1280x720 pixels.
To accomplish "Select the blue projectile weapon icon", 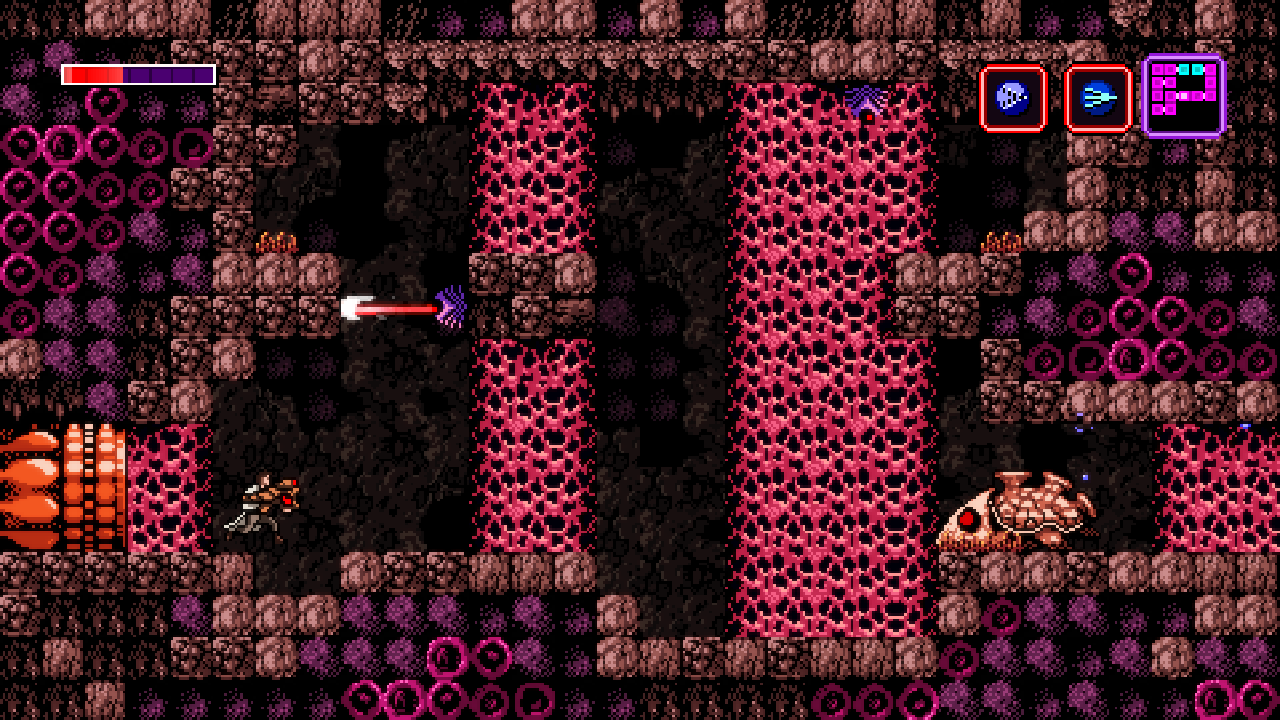I will coord(1098,98).
